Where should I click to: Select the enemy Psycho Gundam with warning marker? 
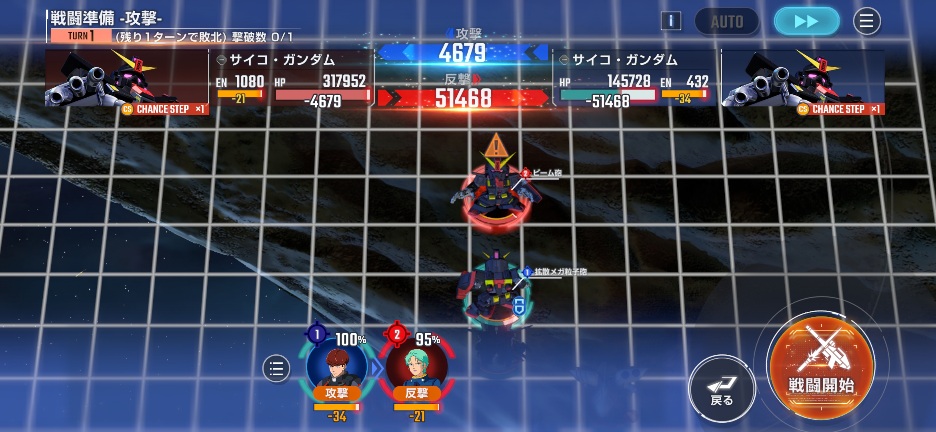(498, 185)
